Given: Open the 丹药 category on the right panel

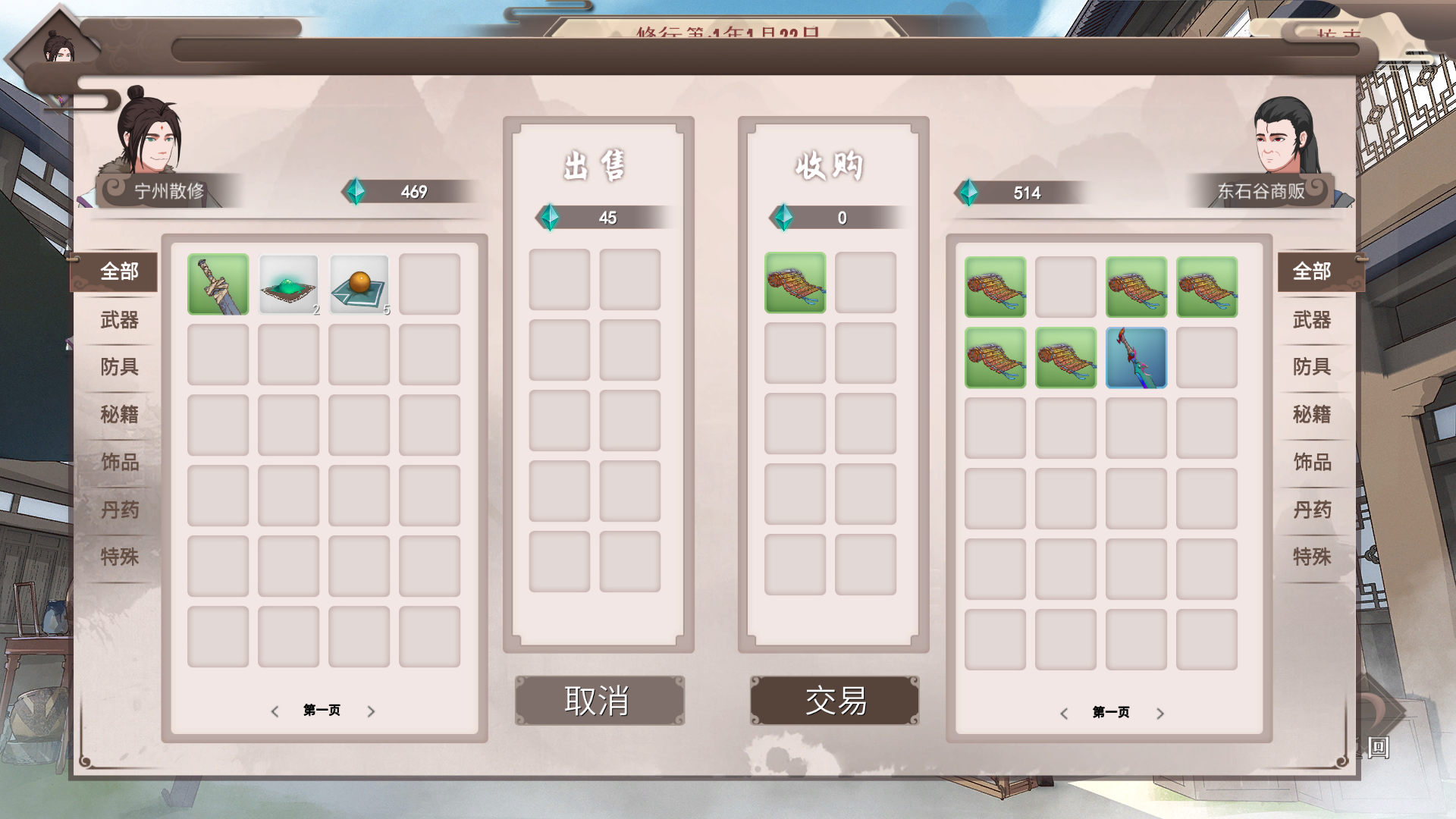Looking at the screenshot, I should 1313,510.
